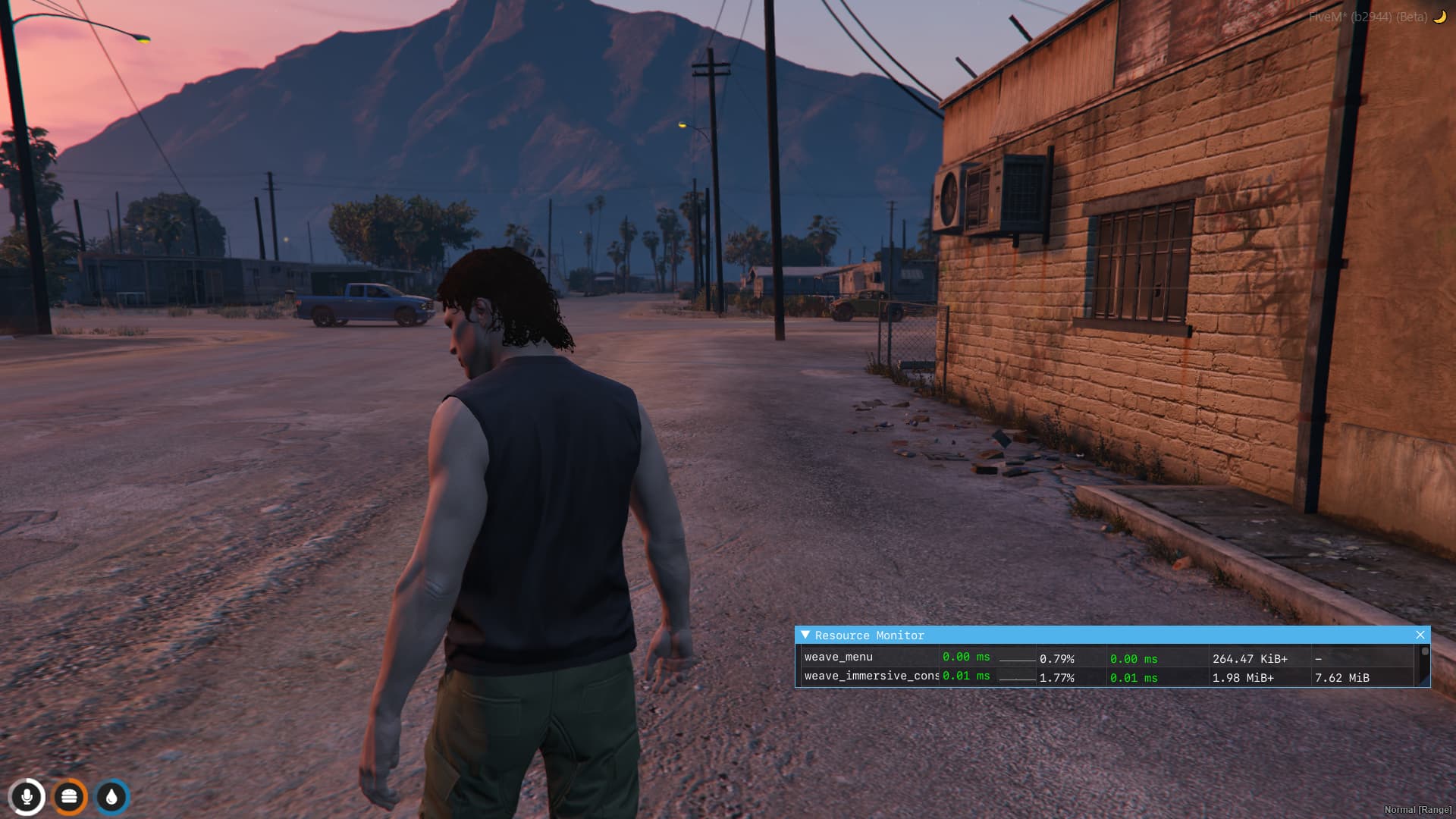
Task: Click the microphone voice status icon
Action: [x=27, y=797]
